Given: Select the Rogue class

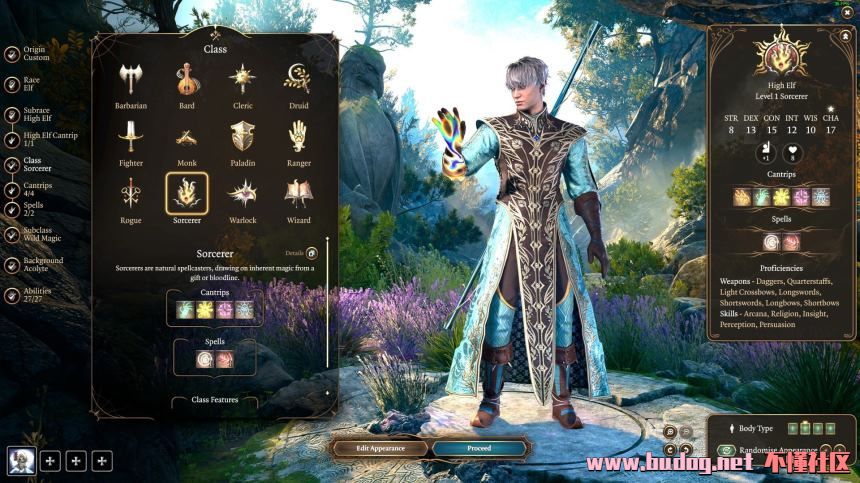Looking at the screenshot, I should coord(130,194).
